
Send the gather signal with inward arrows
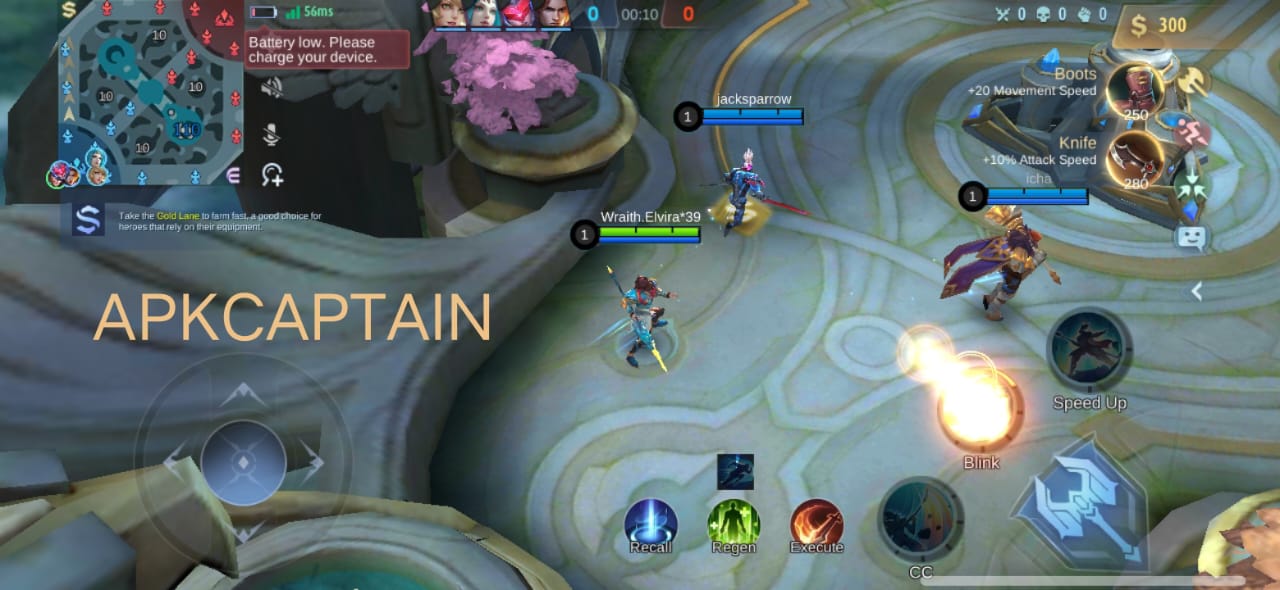click(x=1190, y=187)
